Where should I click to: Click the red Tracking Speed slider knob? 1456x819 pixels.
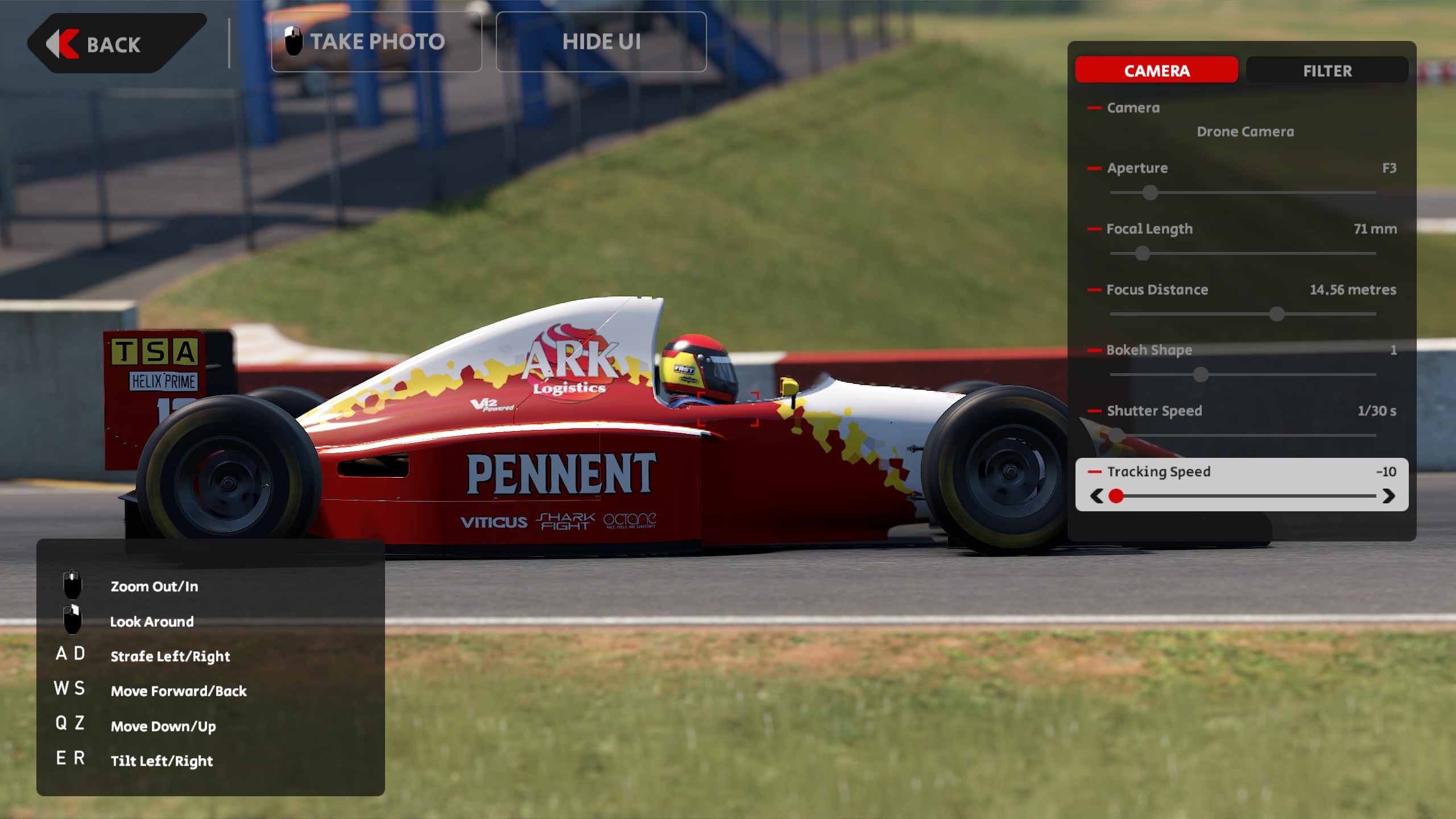tap(1116, 497)
